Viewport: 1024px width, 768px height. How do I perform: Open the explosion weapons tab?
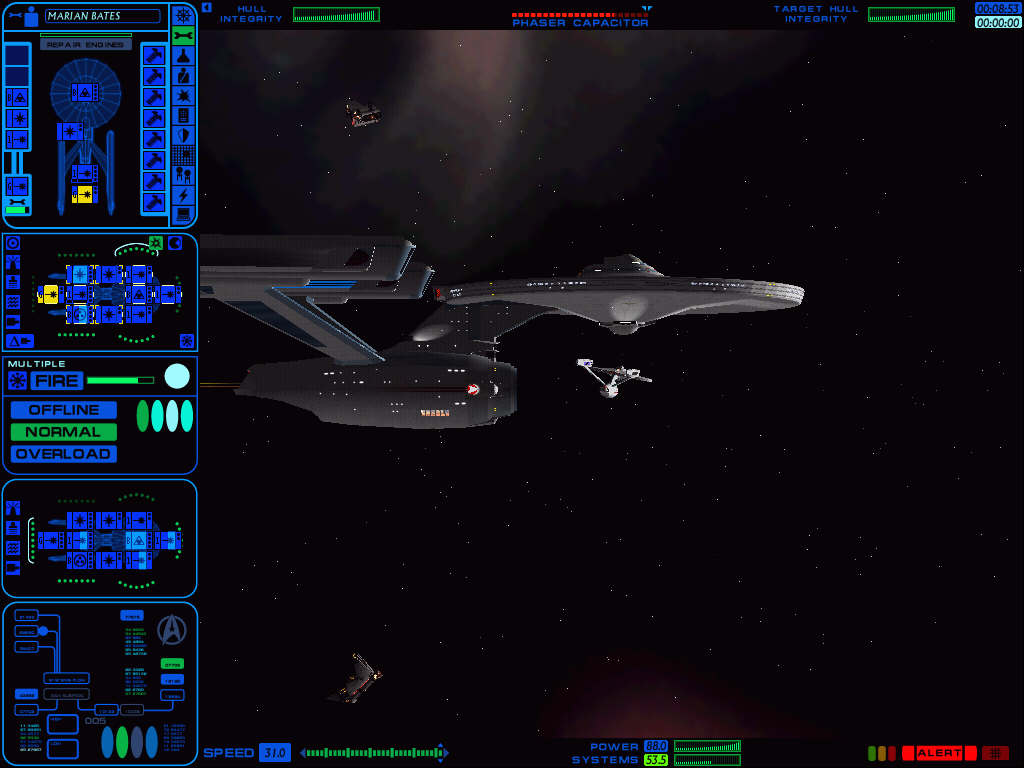click(x=183, y=96)
